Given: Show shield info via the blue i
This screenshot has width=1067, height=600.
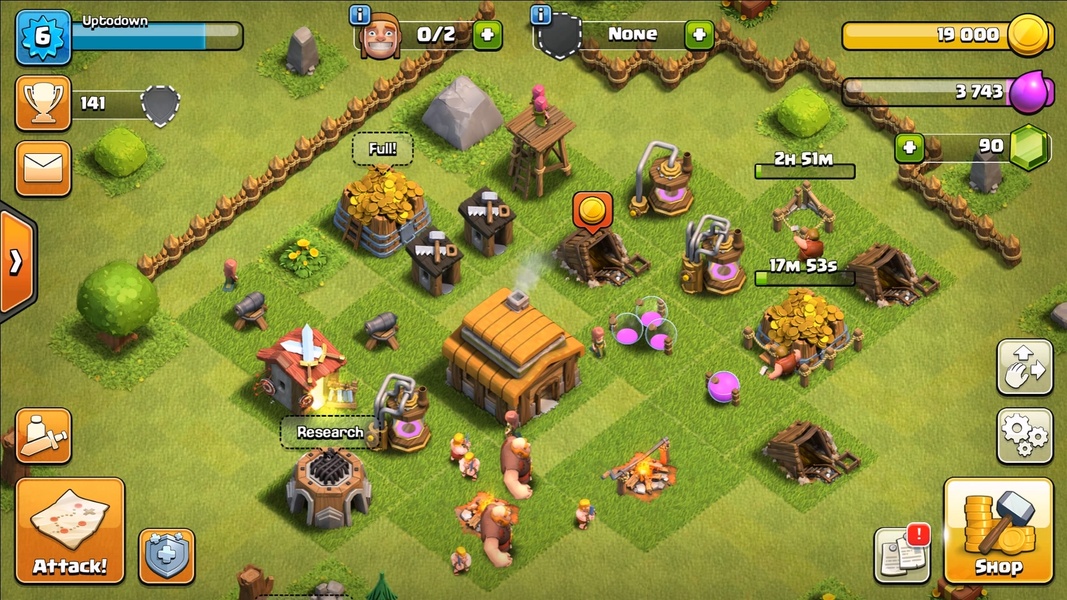Looking at the screenshot, I should pyautogui.click(x=542, y=14).
